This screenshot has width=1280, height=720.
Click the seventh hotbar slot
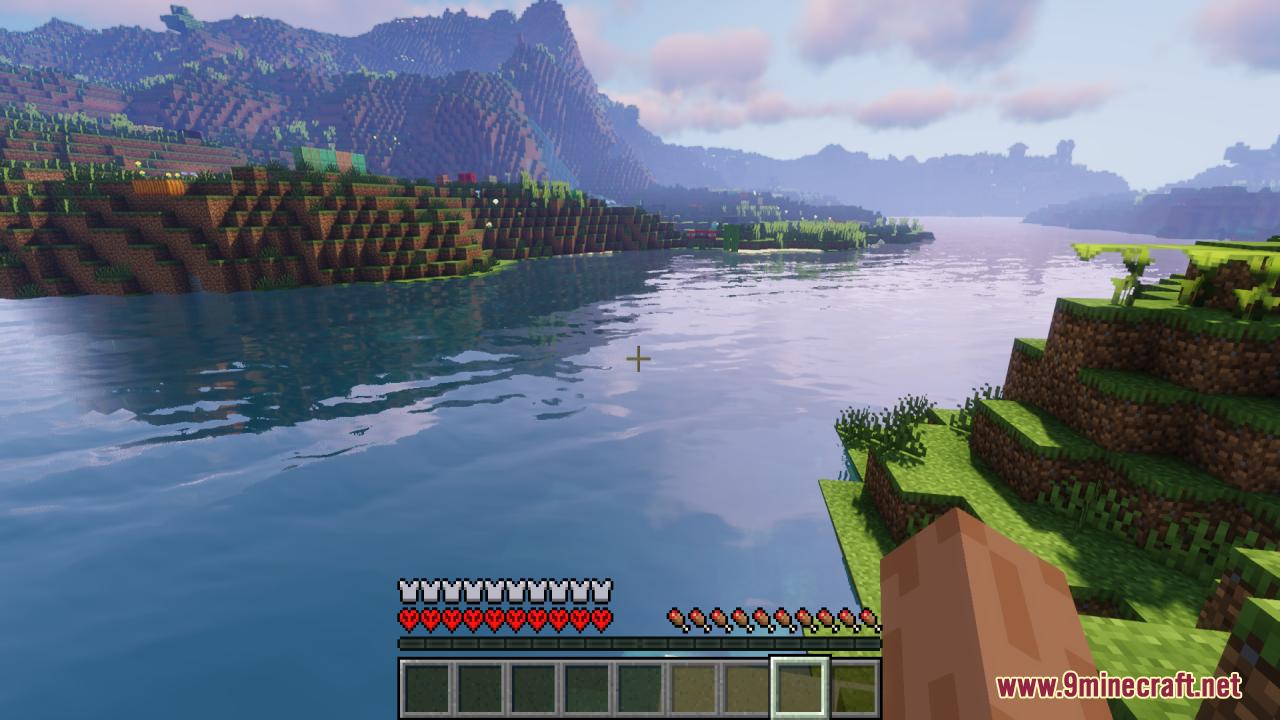[x=746, y=688]
